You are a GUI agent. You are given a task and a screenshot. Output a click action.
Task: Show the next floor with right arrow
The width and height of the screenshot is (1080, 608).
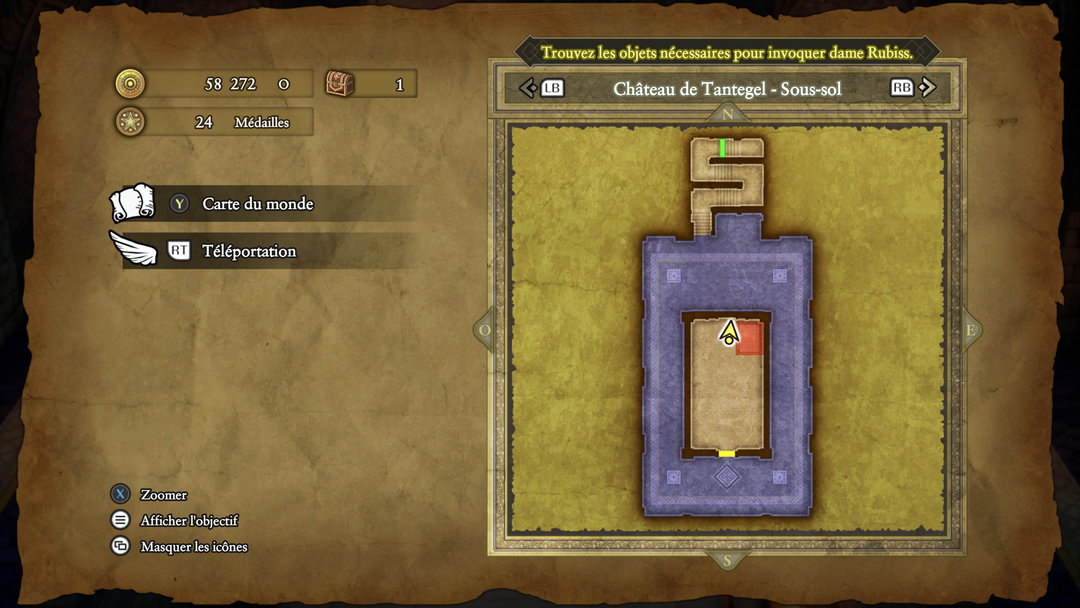pos(927,88)
